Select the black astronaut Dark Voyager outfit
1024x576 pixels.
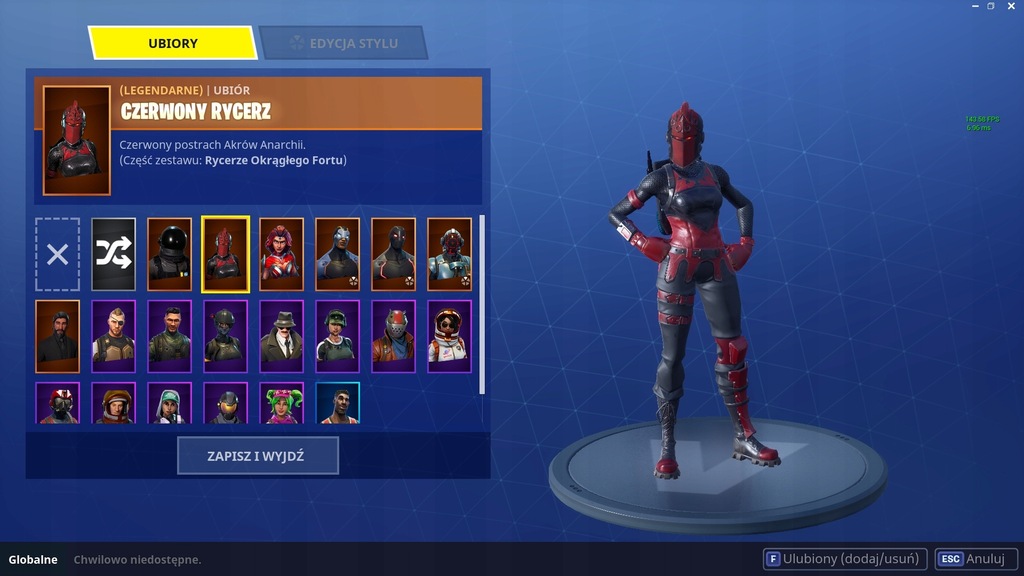point(170,254)
